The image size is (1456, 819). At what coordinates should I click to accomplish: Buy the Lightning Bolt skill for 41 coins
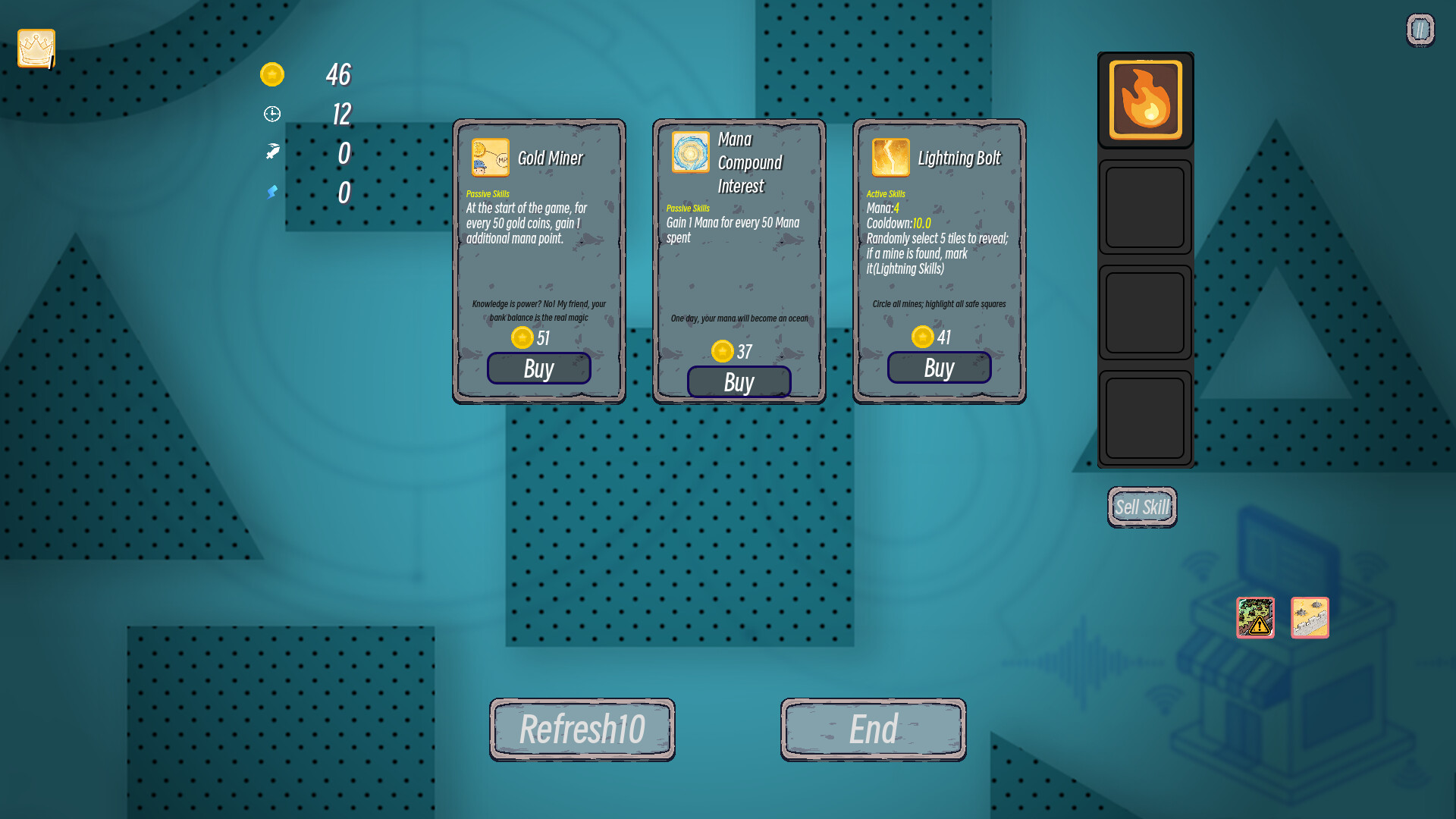pos(939,368)
